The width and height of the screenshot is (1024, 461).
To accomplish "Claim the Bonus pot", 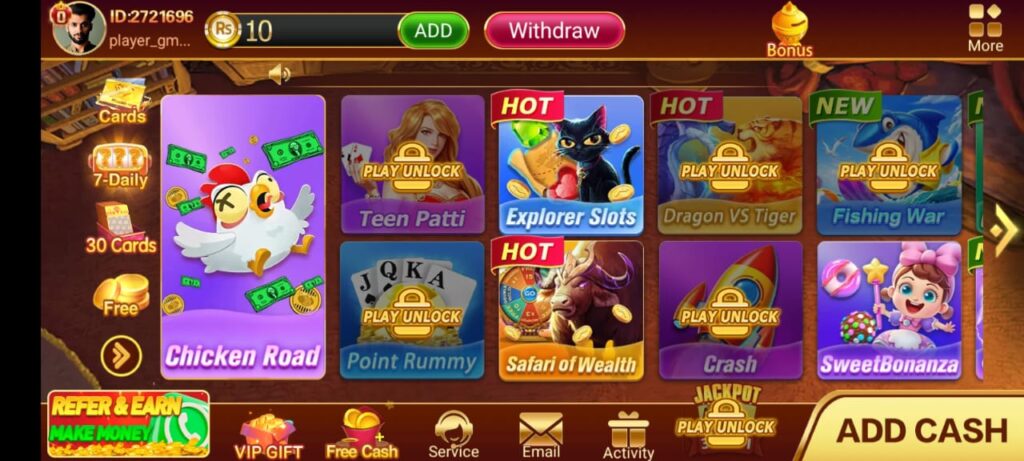I will pos(789,30).
